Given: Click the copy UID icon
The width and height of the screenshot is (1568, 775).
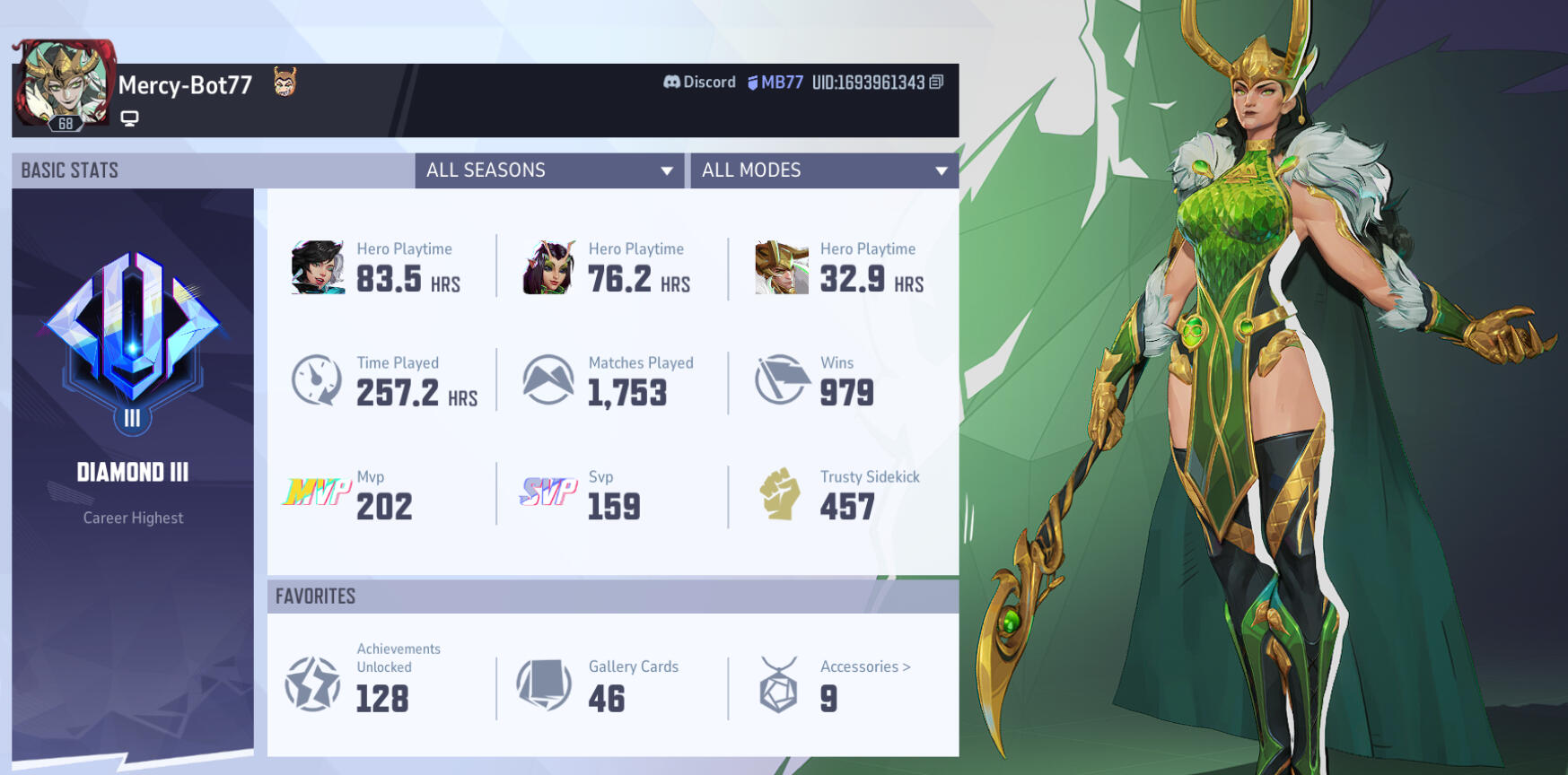Looking at the screenshot, I should [x=935, y=81].
